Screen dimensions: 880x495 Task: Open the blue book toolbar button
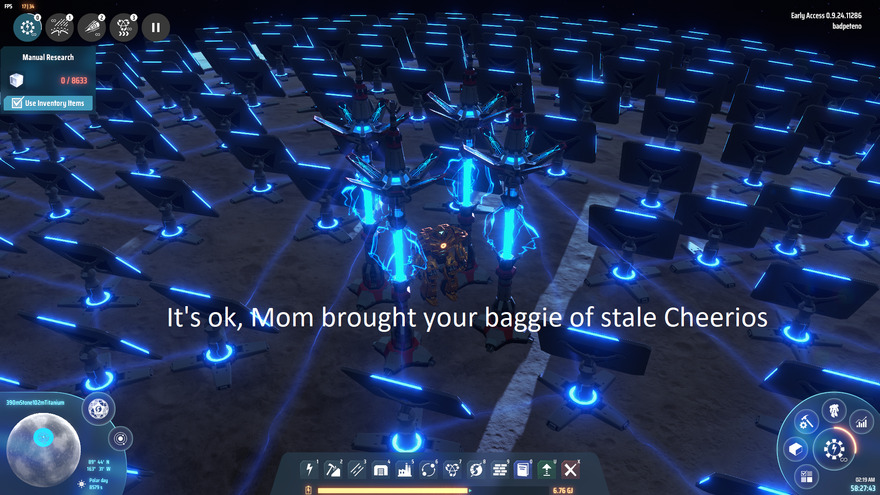(522, 469)
